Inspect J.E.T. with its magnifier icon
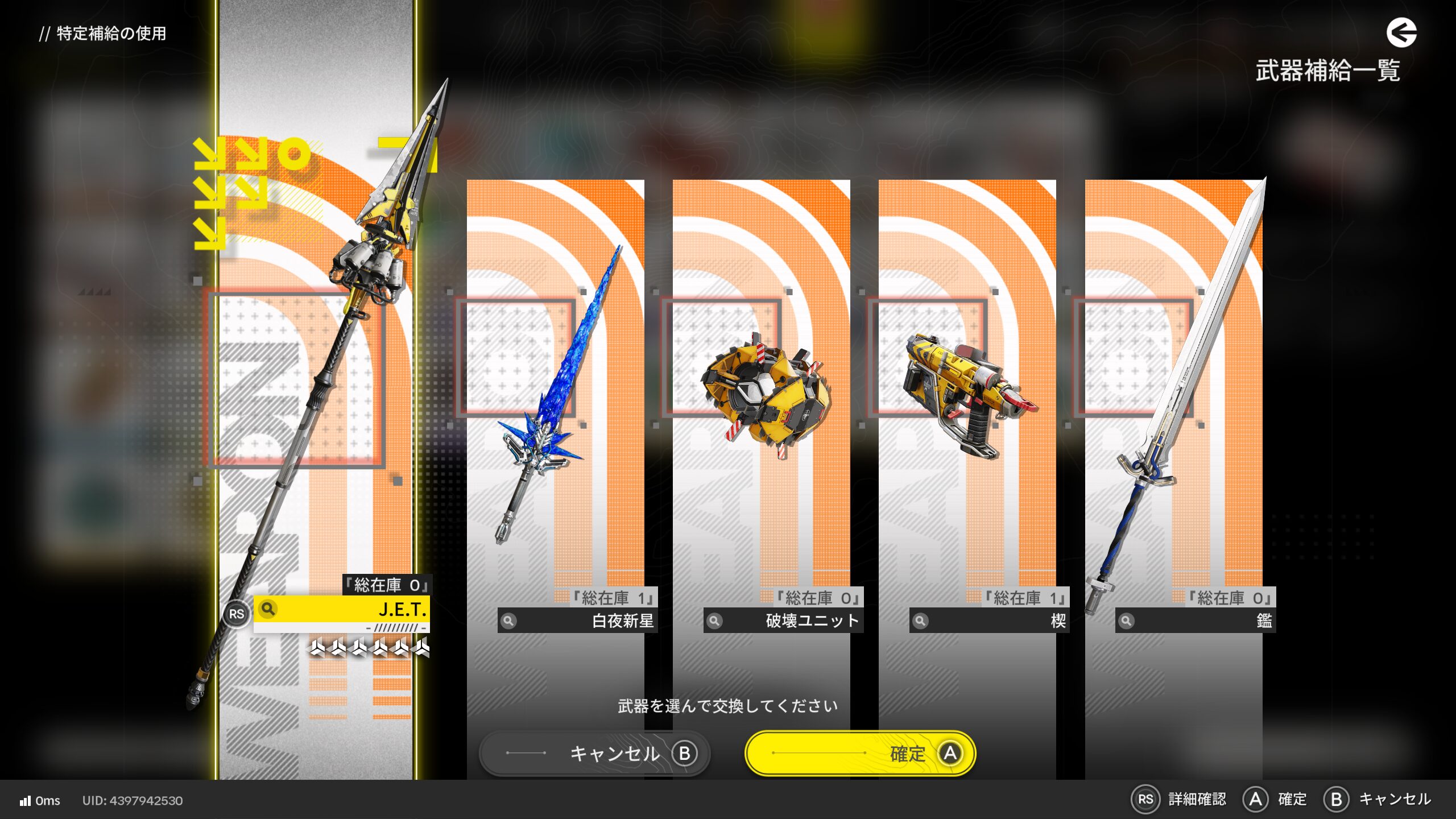This screenshot has width=1456, height=819. 268,609
